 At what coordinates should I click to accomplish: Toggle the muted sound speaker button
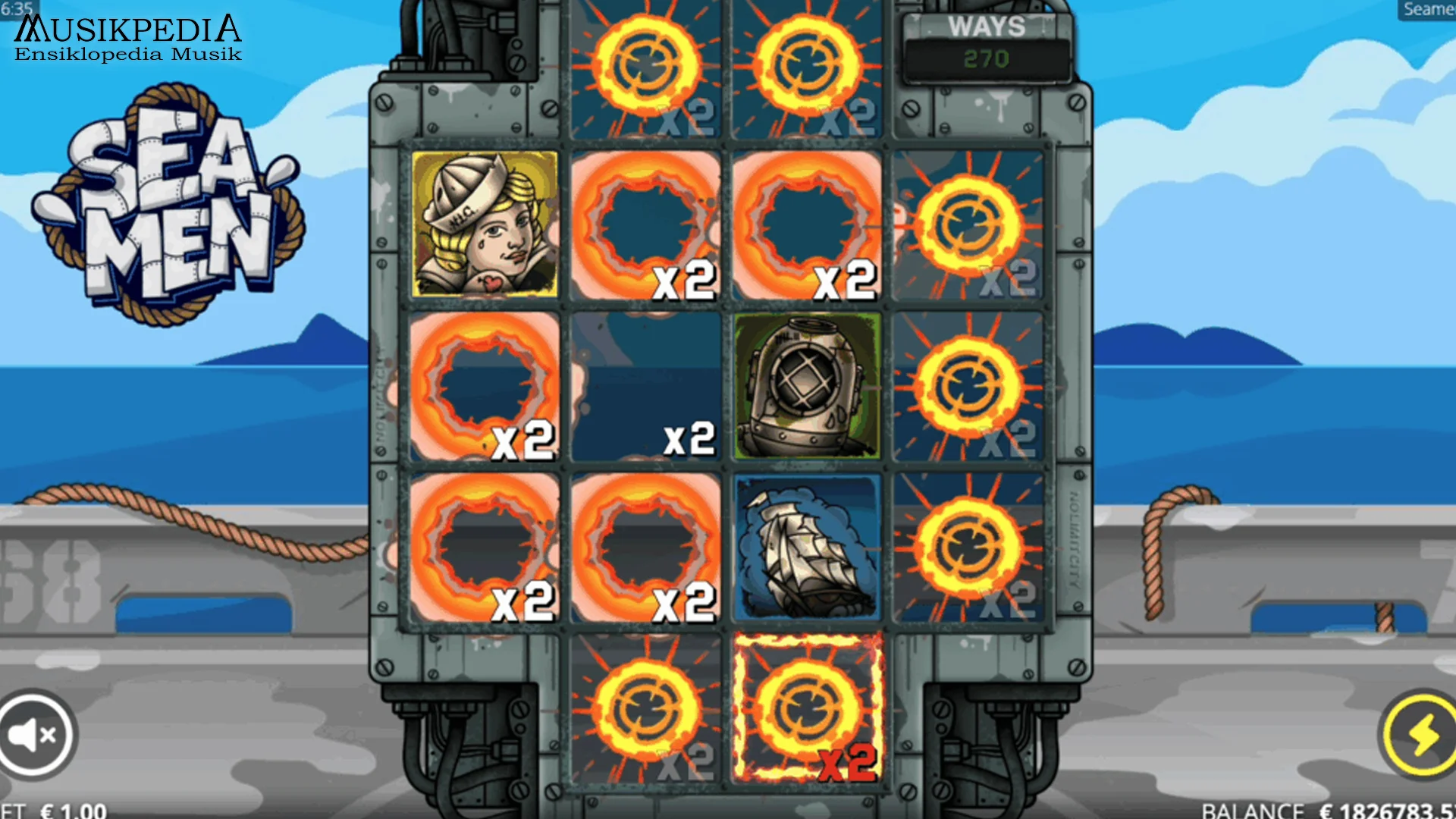(34, 734)
